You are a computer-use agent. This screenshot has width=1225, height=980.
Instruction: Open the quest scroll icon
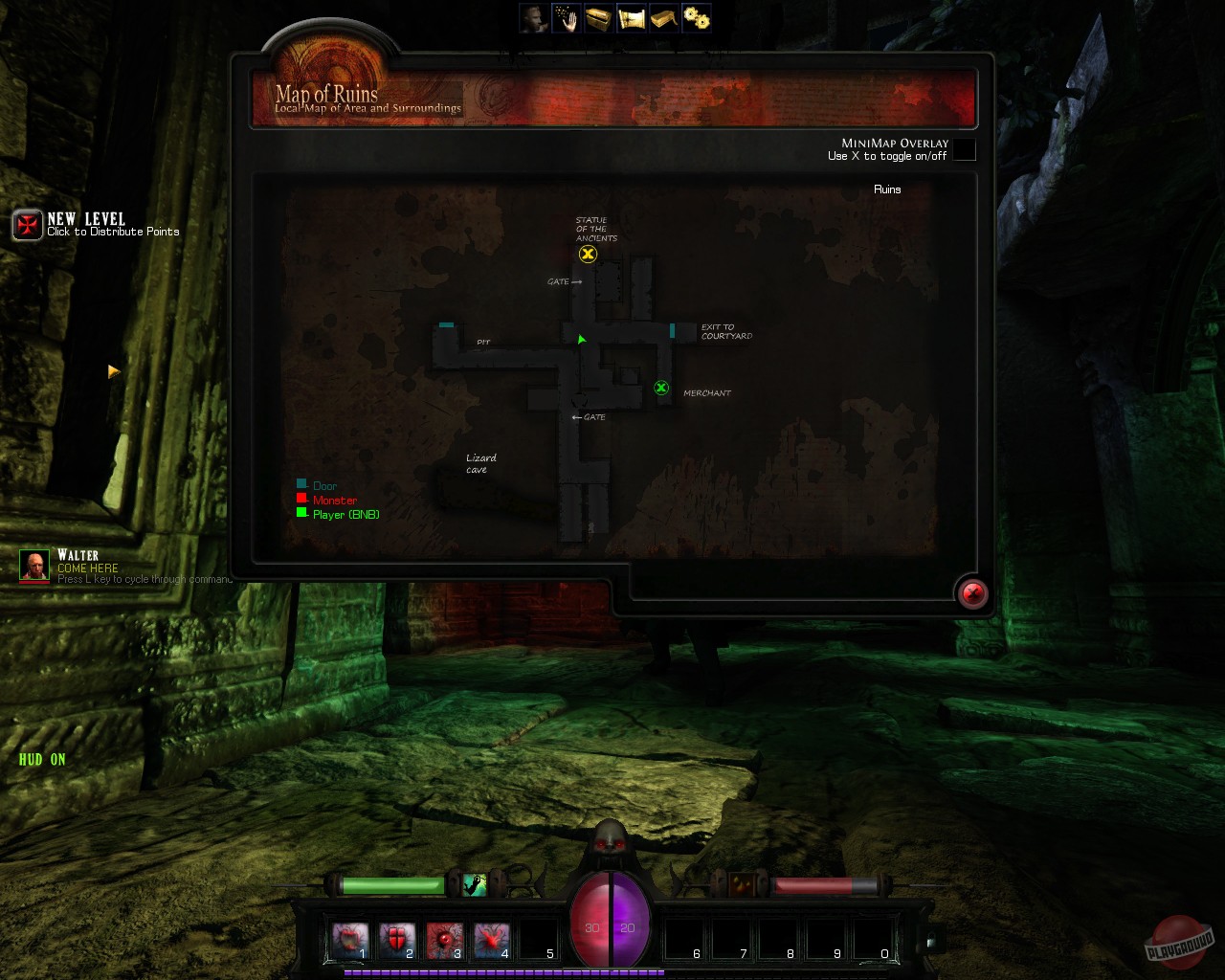point(631,16)
